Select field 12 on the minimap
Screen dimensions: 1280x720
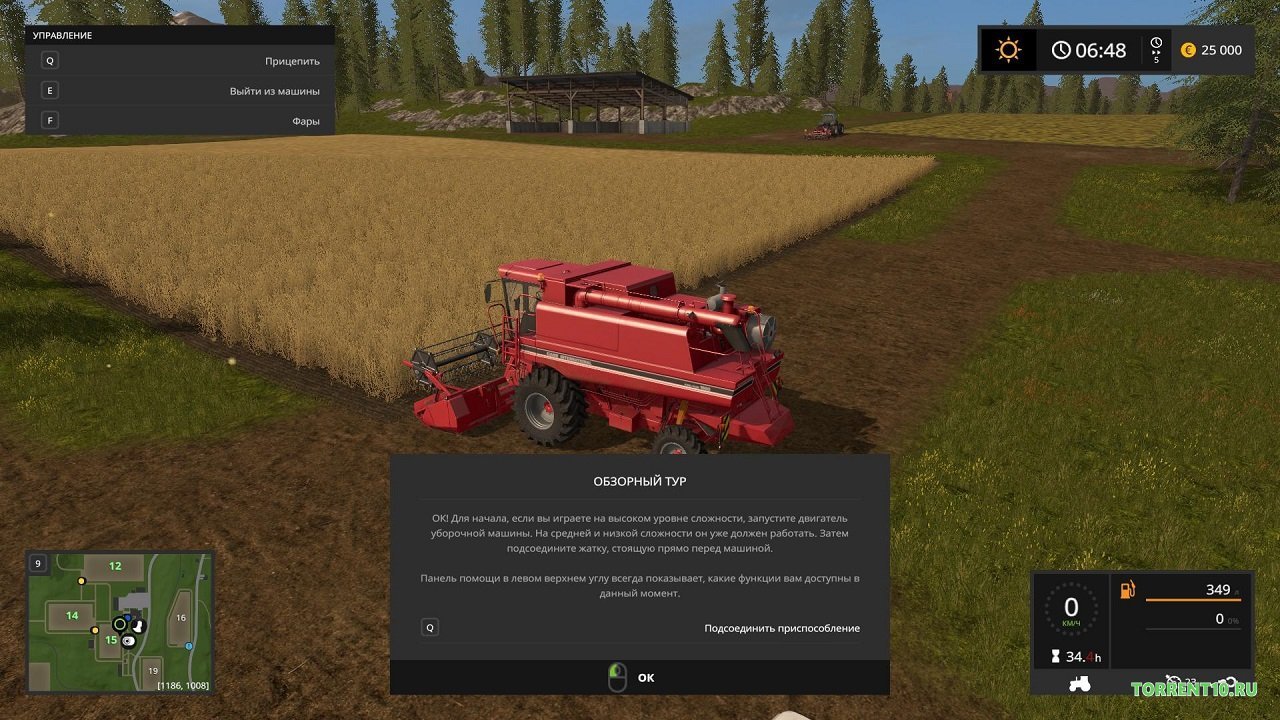click(115, 566)
